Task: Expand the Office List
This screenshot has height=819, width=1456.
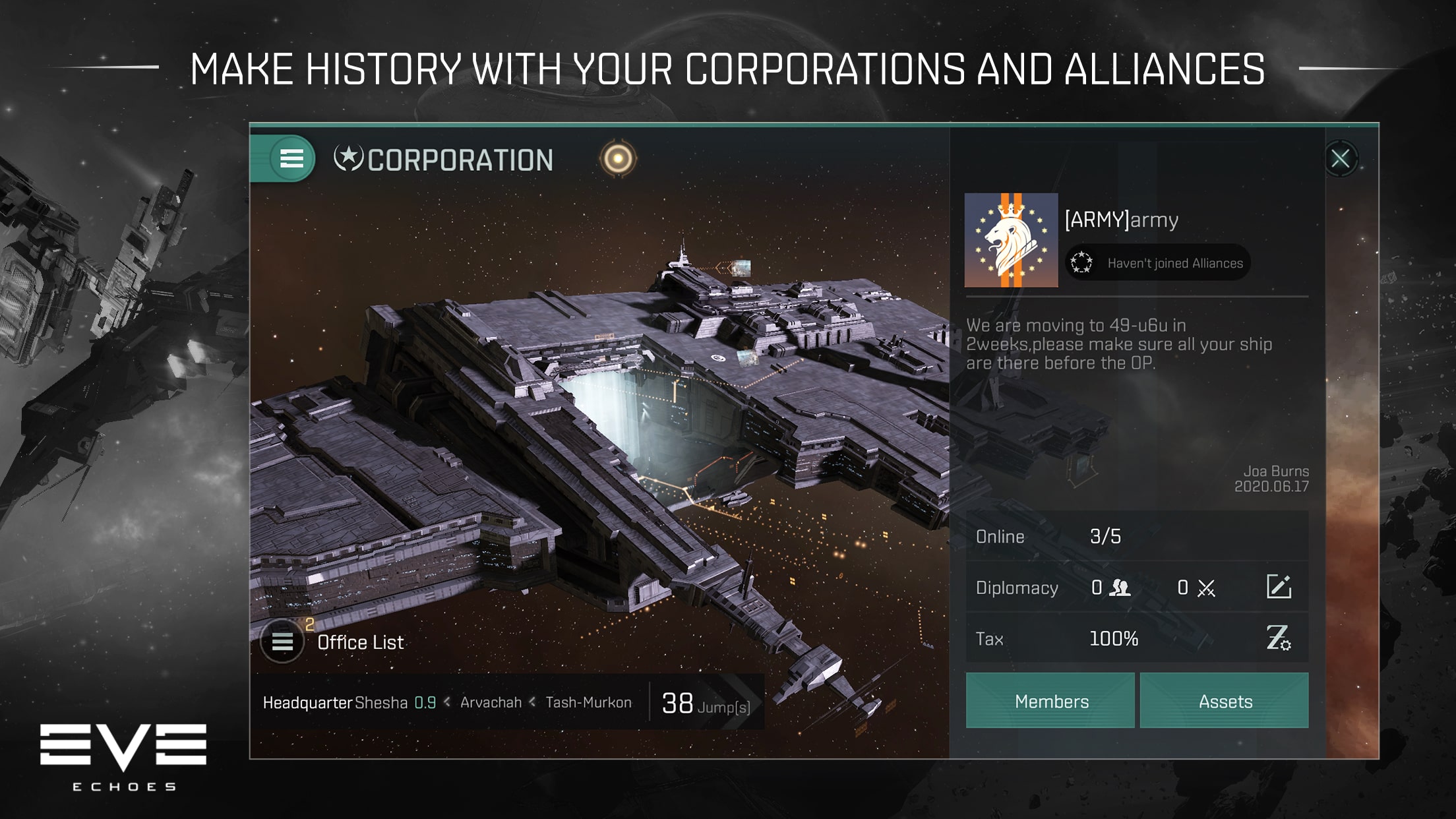Action: point(283,642)
